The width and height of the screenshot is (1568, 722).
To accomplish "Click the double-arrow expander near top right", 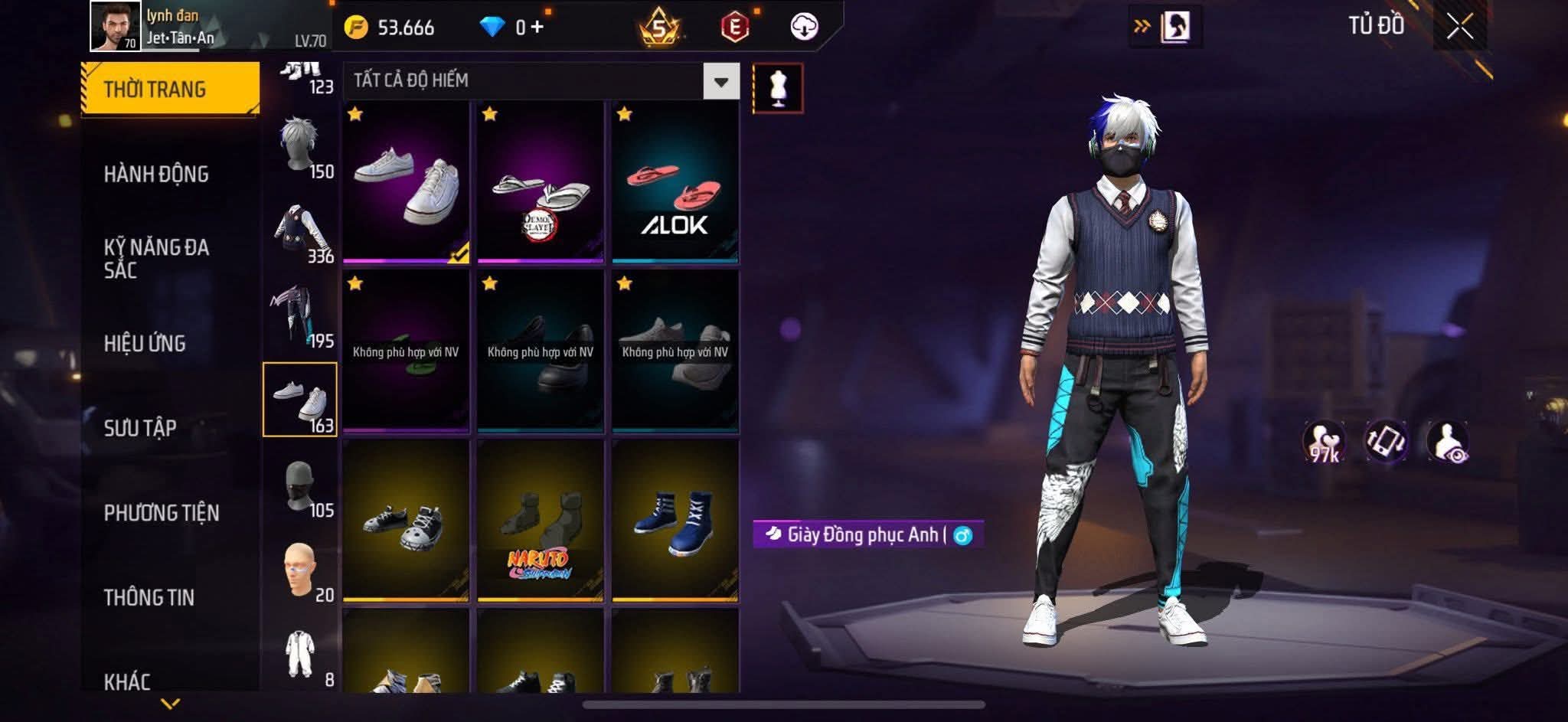I will (1142, 25).
